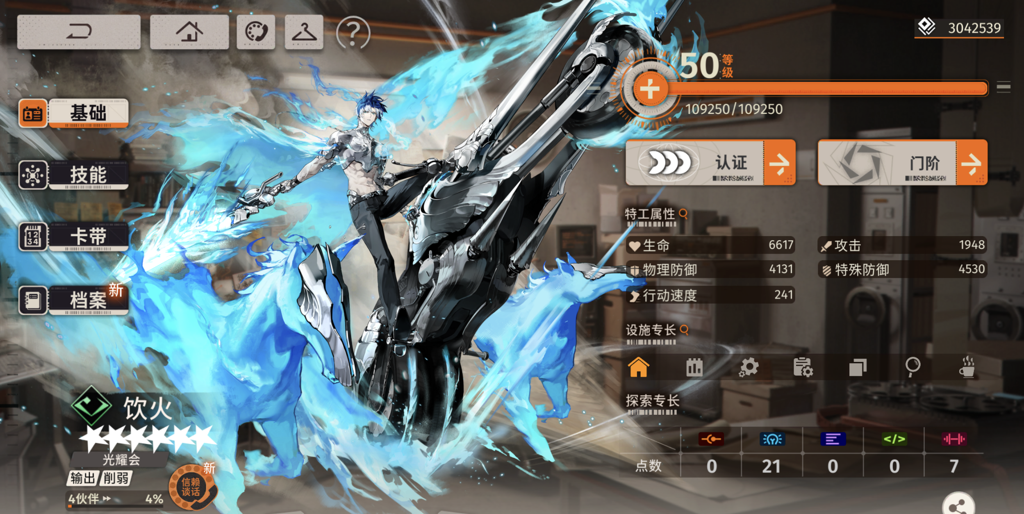
Task: Select the magnifying glass facility icon
Action: tap(912, 367)
